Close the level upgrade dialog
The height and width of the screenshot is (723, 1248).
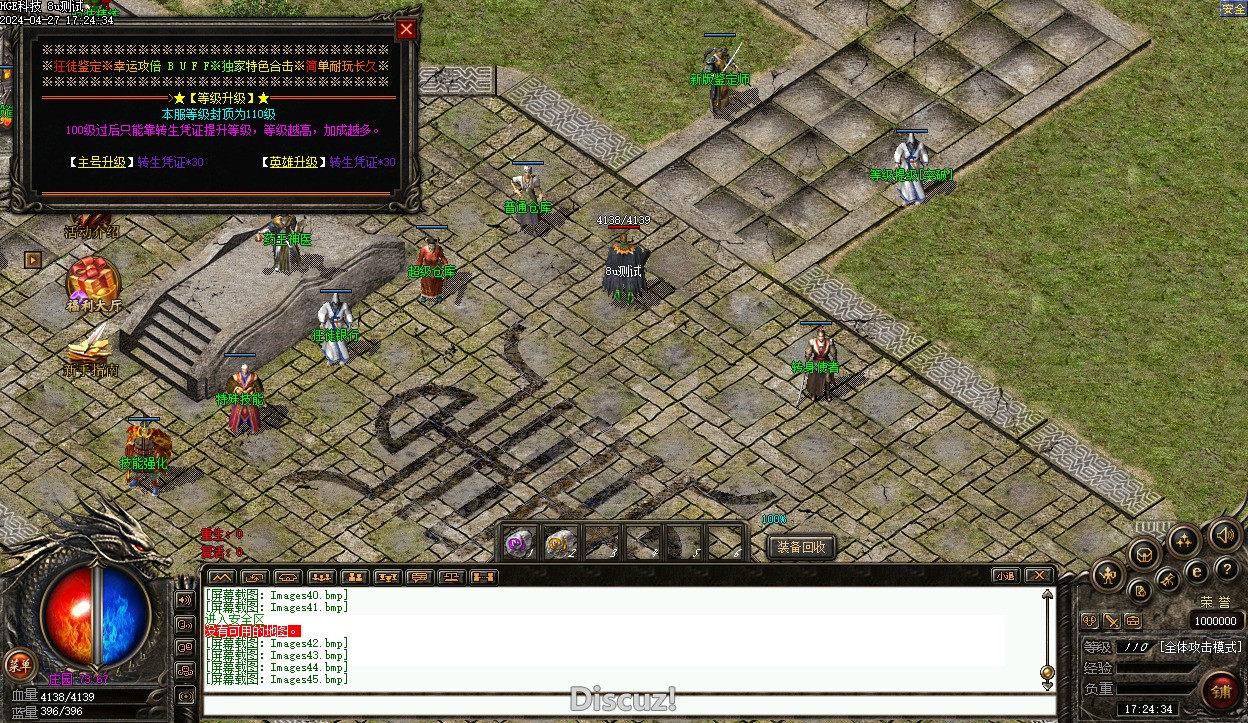(406, 30)
